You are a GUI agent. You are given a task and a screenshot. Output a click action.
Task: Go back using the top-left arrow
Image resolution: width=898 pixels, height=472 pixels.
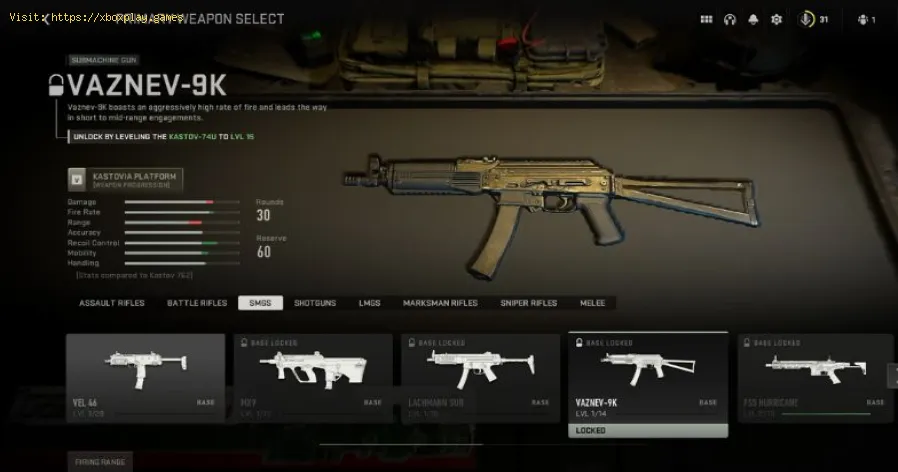(x=46, y=19)
